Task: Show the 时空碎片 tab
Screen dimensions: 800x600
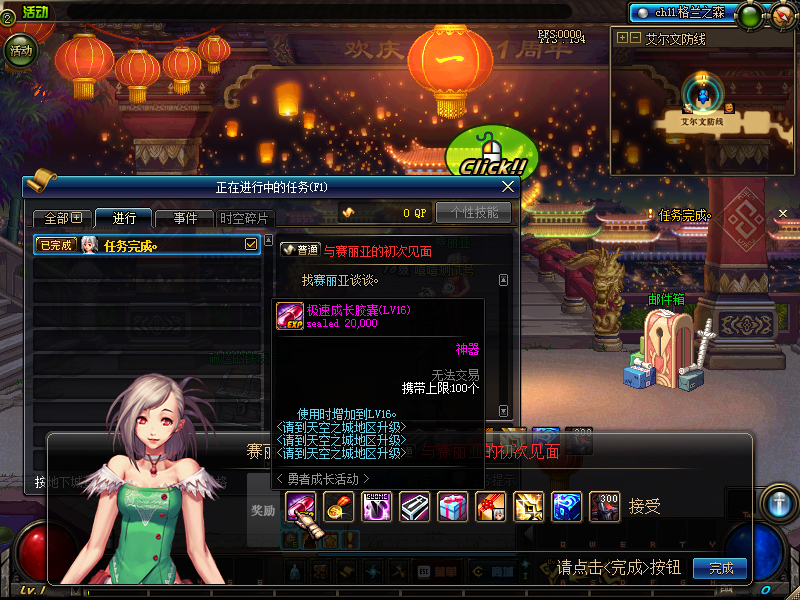Action: pos(243,218)
